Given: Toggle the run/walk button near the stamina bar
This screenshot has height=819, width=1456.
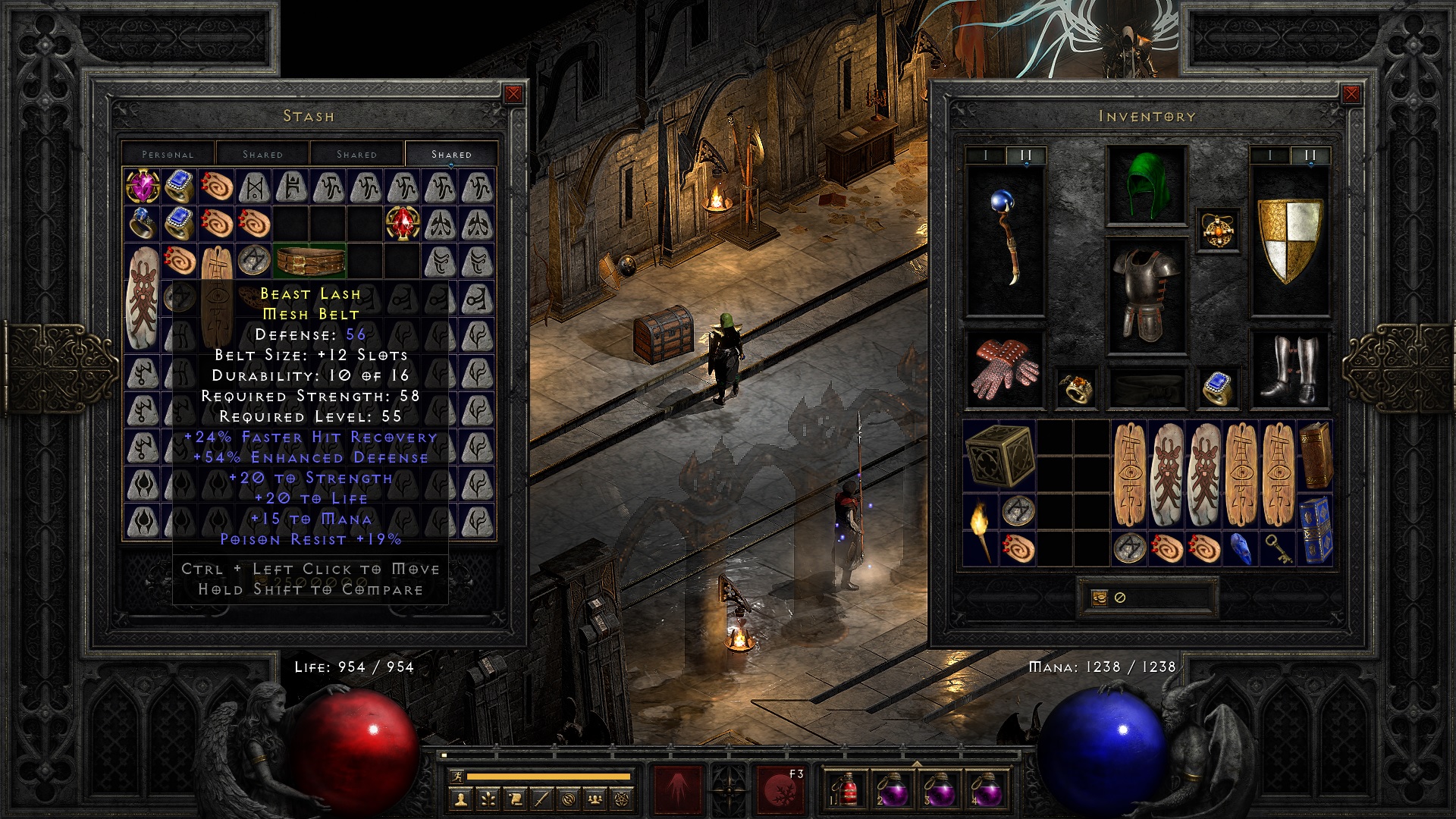Looking at the screenshot, I should click(x=457, y=775).
